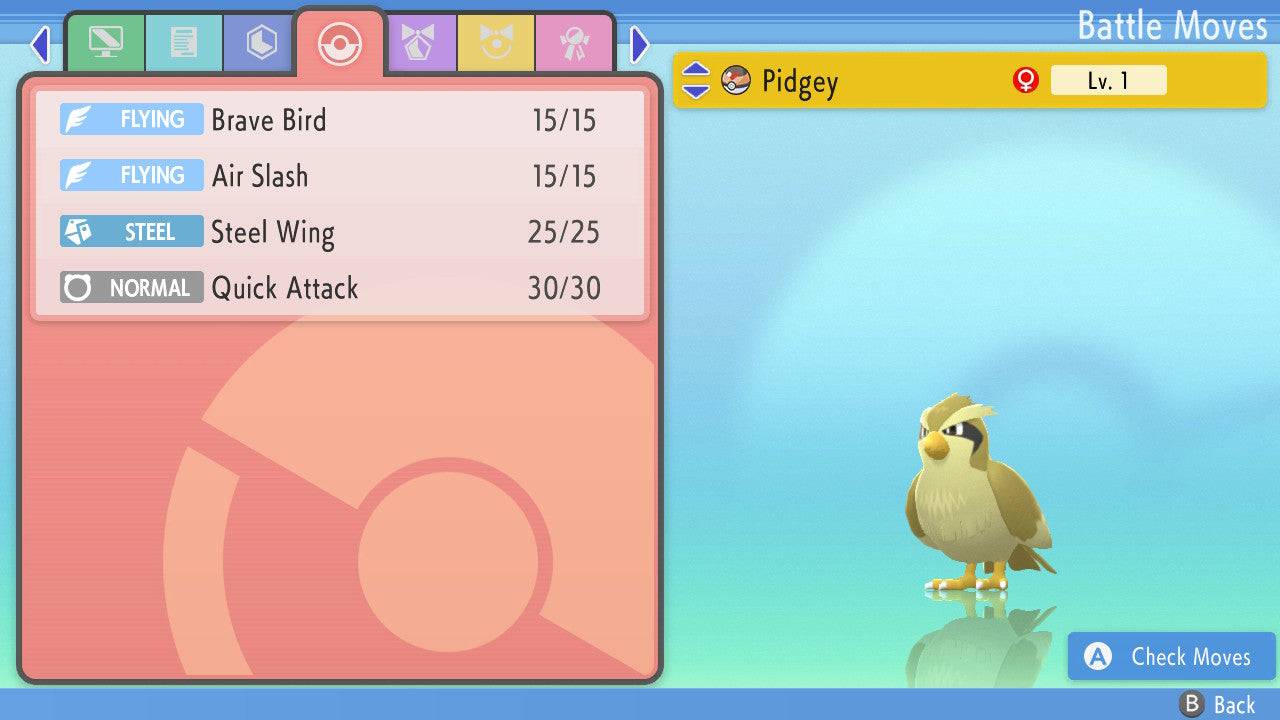Click the left blue arrow to change pages
The image size is (1280, 720).
coord(40,44)
